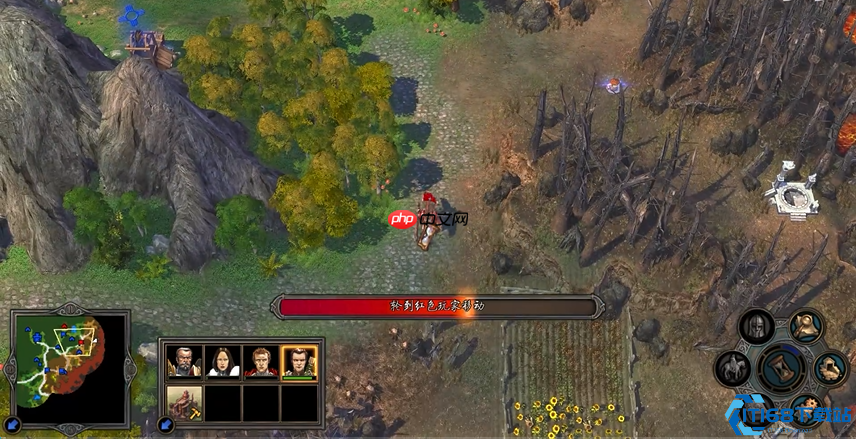
Task: Collapse the minimap with its blue arrow
Action: (13, 425)
